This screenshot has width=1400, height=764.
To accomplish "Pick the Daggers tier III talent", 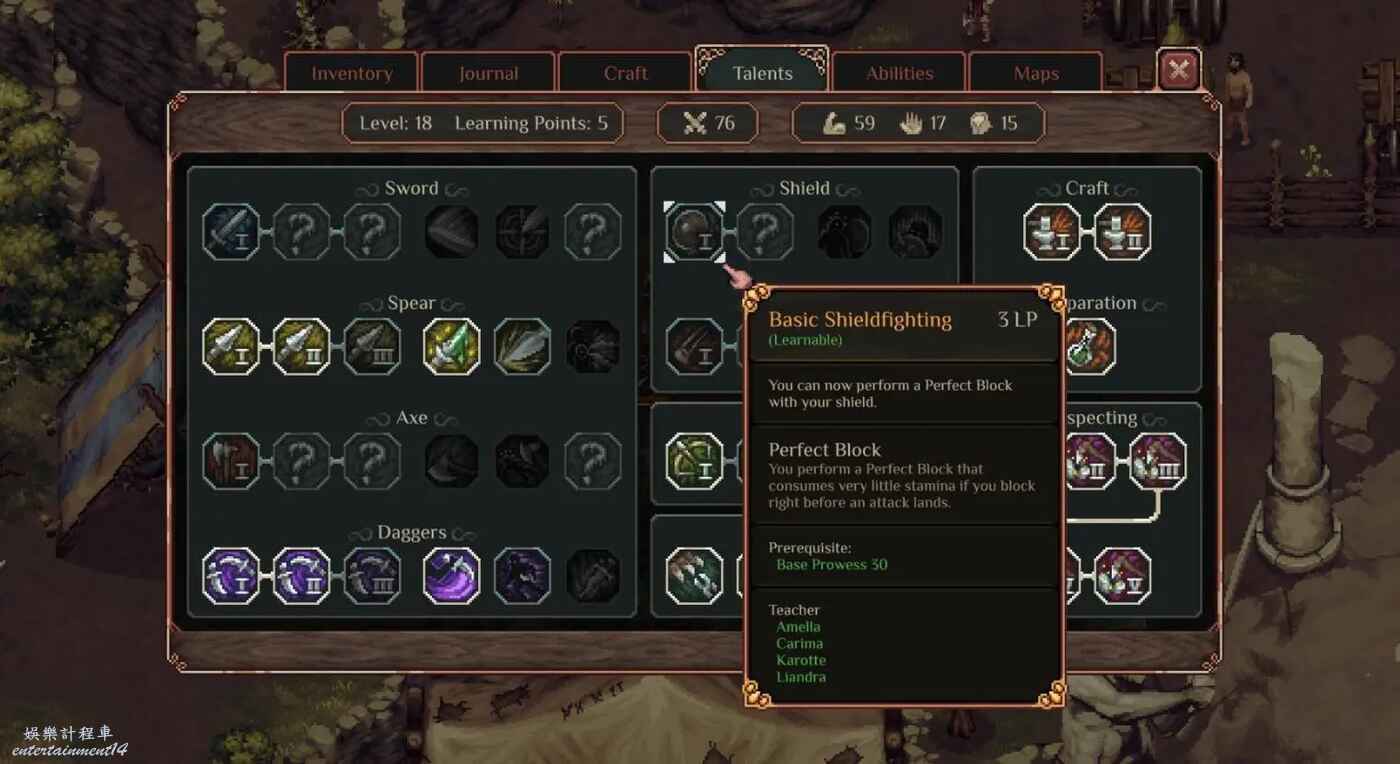I will (372, 576).
